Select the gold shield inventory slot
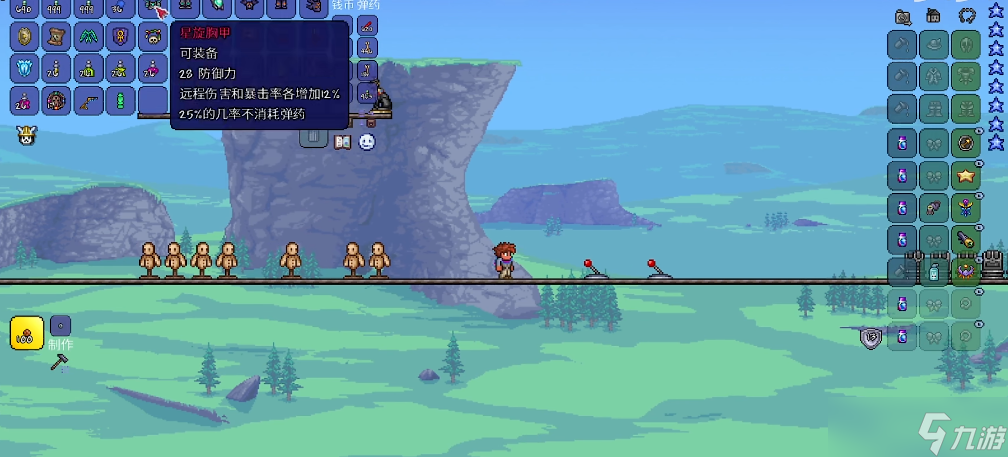The height and width of the screenshot is (457, 1008). 25,38
